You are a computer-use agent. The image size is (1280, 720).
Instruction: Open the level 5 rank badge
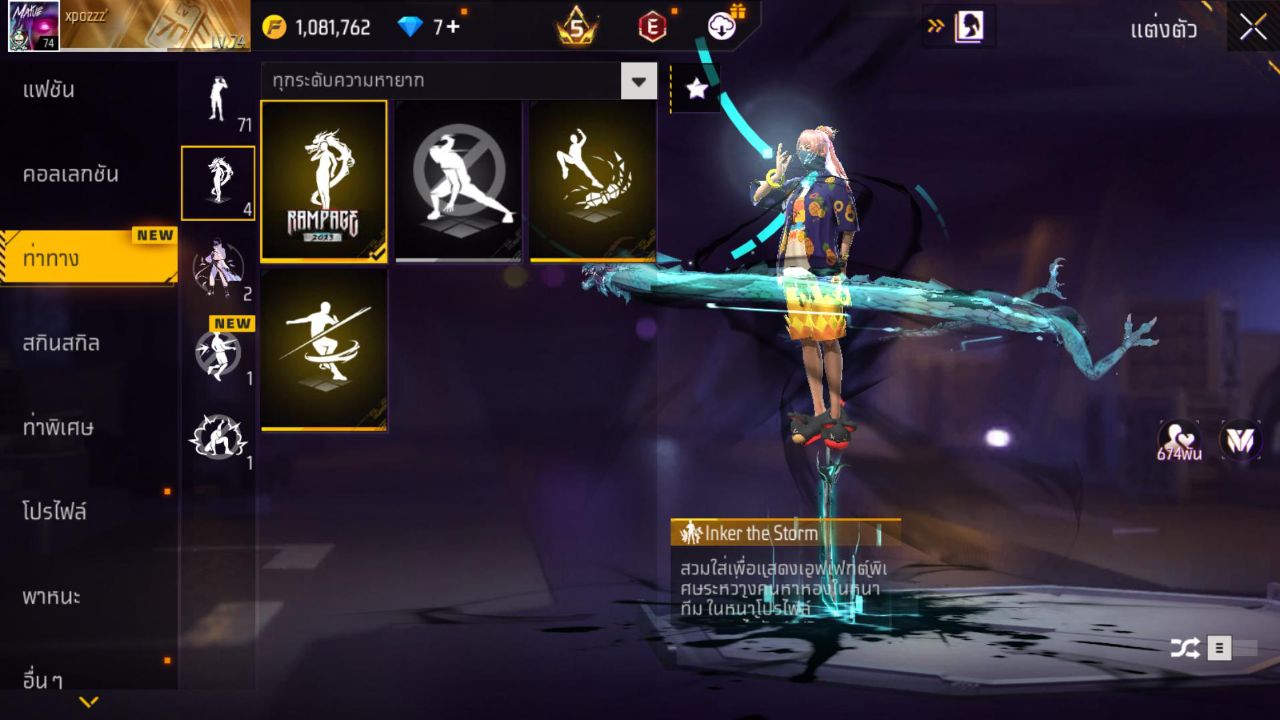[576, 27]
